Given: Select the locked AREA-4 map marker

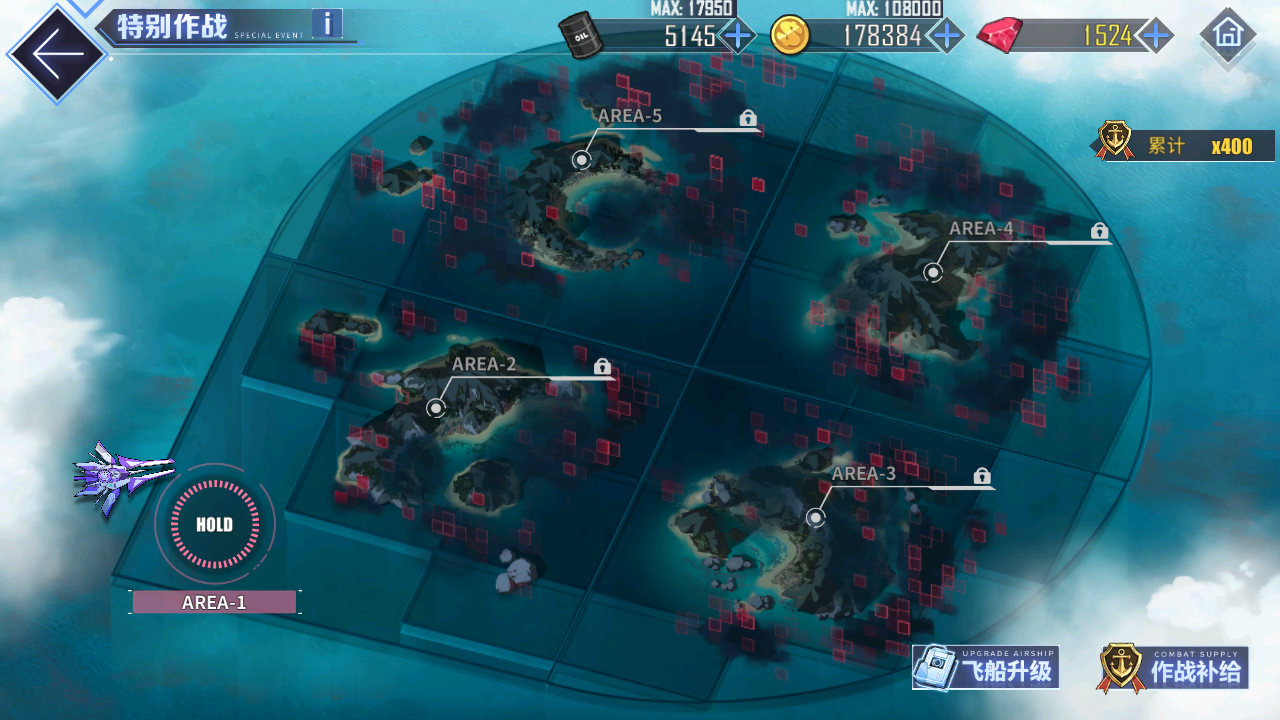Looking at the screenshot, I should 933,271.
